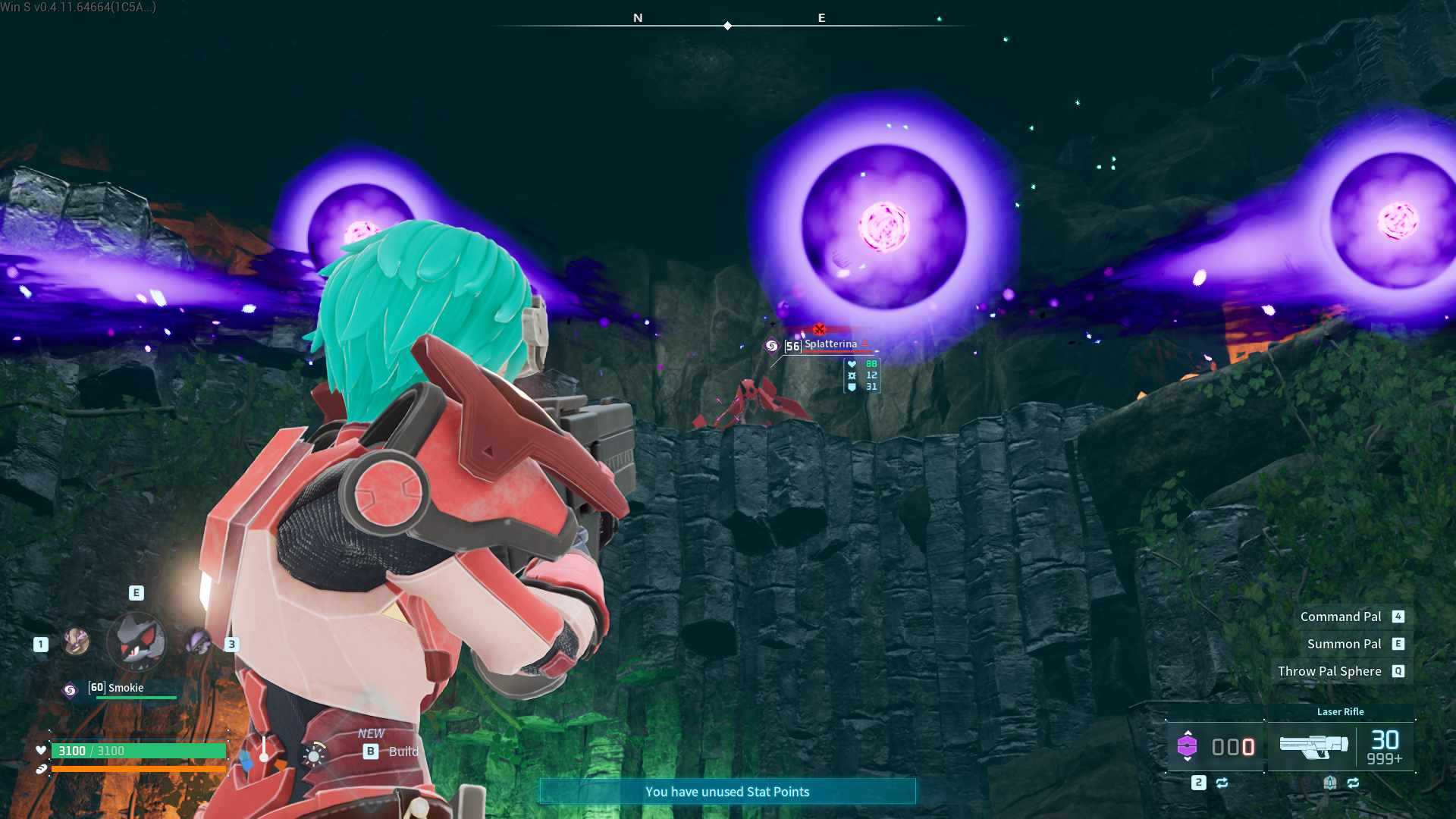The height and width of the screenshot is (819, 1456).
Task: Switch to the previous party pal portrait
Action: click(x=76, y=642)
